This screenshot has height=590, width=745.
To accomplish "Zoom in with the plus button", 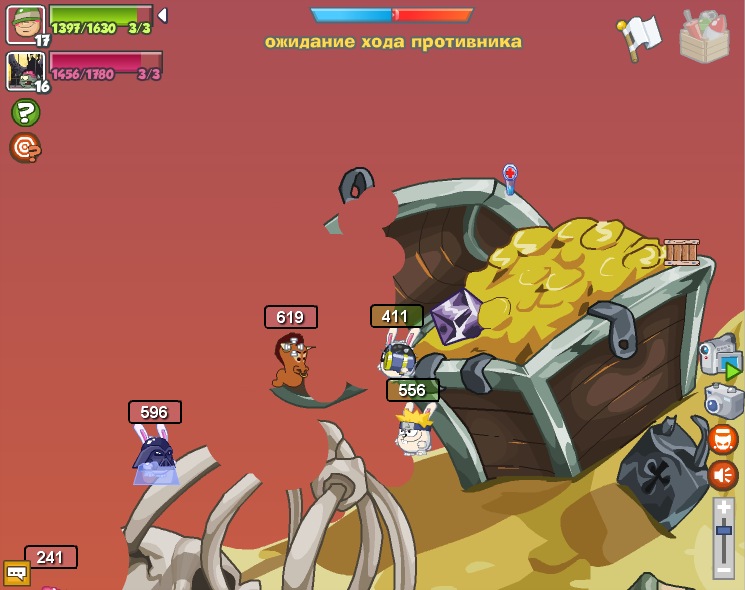I will (x=723, y=508).
